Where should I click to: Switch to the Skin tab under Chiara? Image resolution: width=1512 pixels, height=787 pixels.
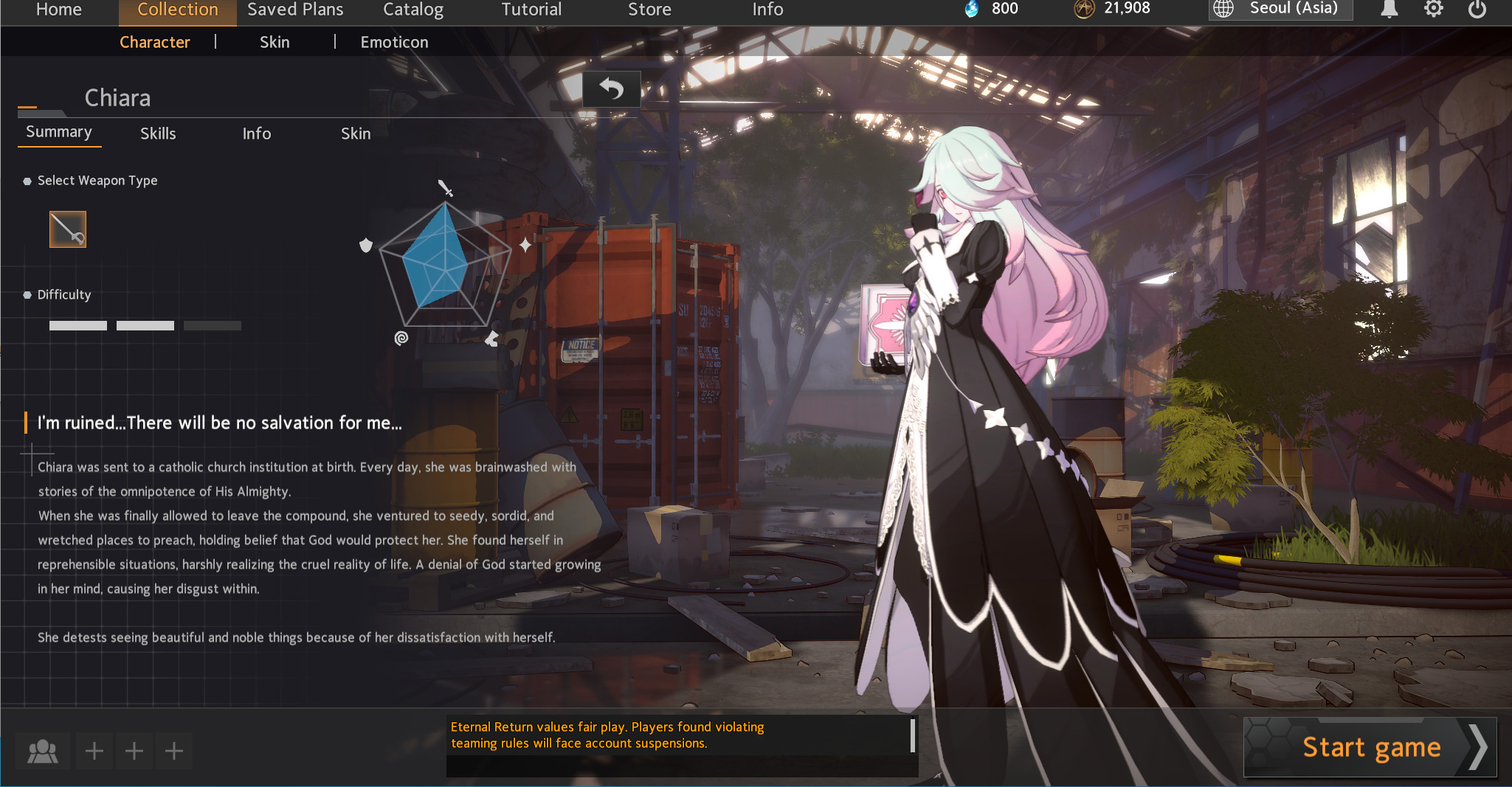click(355, 134)
